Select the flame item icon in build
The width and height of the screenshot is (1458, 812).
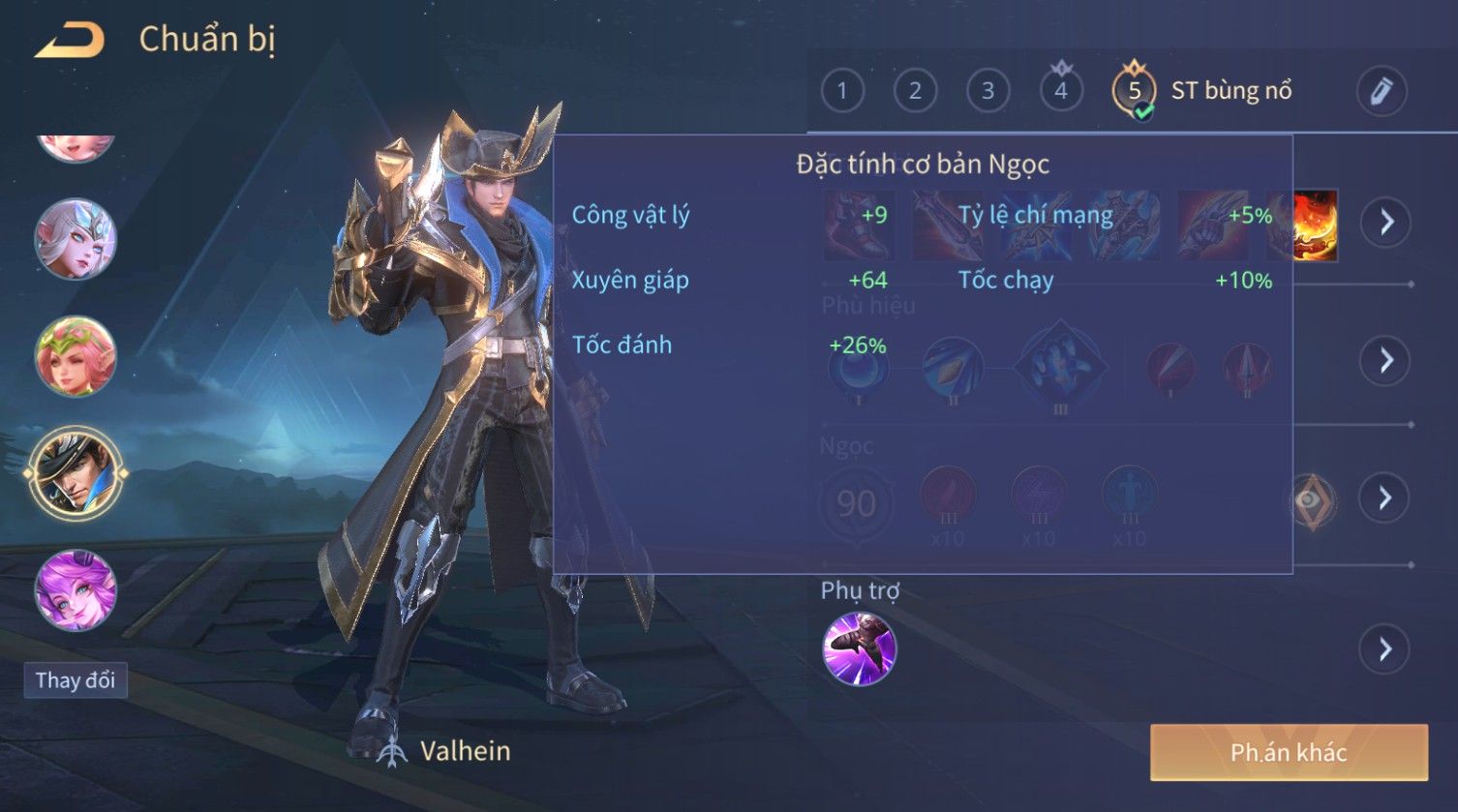[1314, 225]
